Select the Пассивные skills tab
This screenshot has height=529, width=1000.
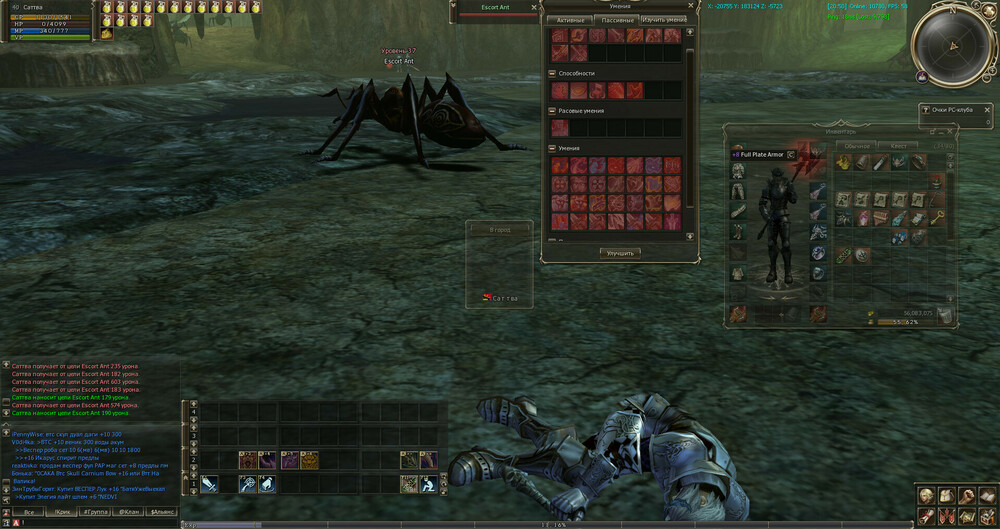[x=617, y=20]
